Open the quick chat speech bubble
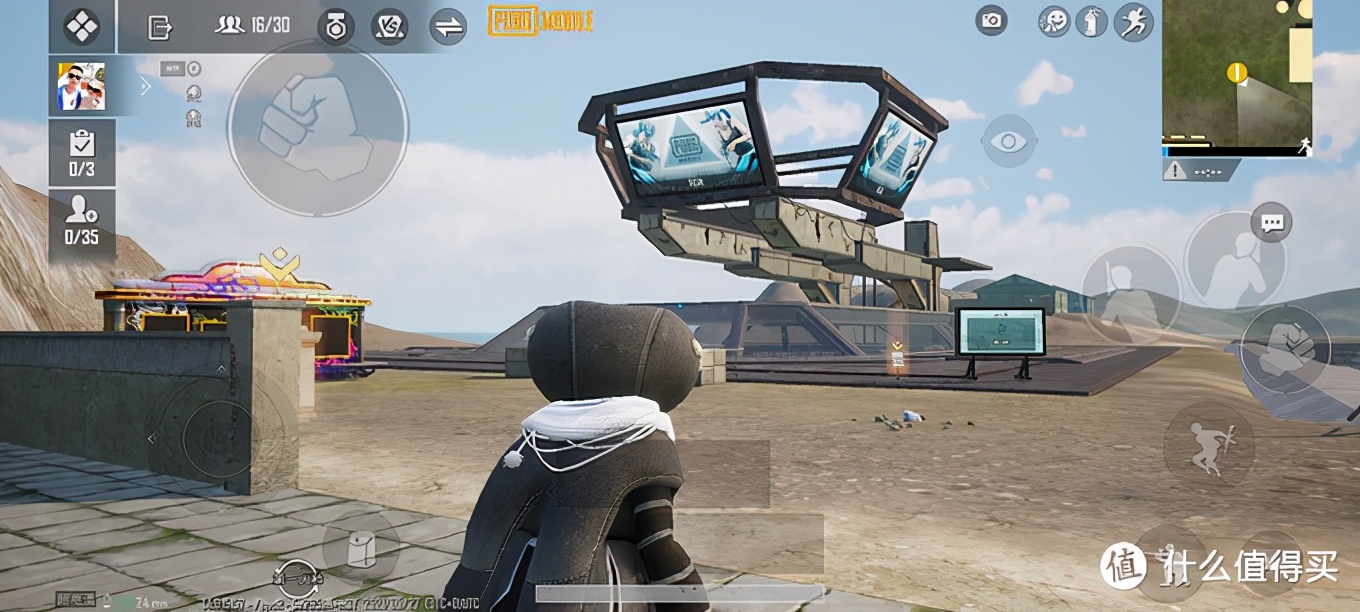 [1273, 222]
